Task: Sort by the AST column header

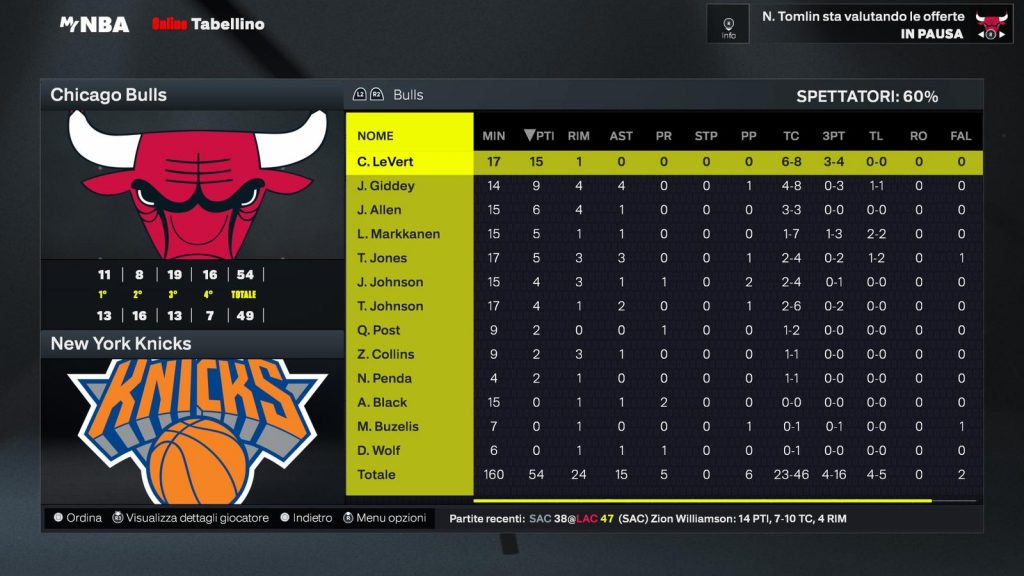Action: coord(620,136)
